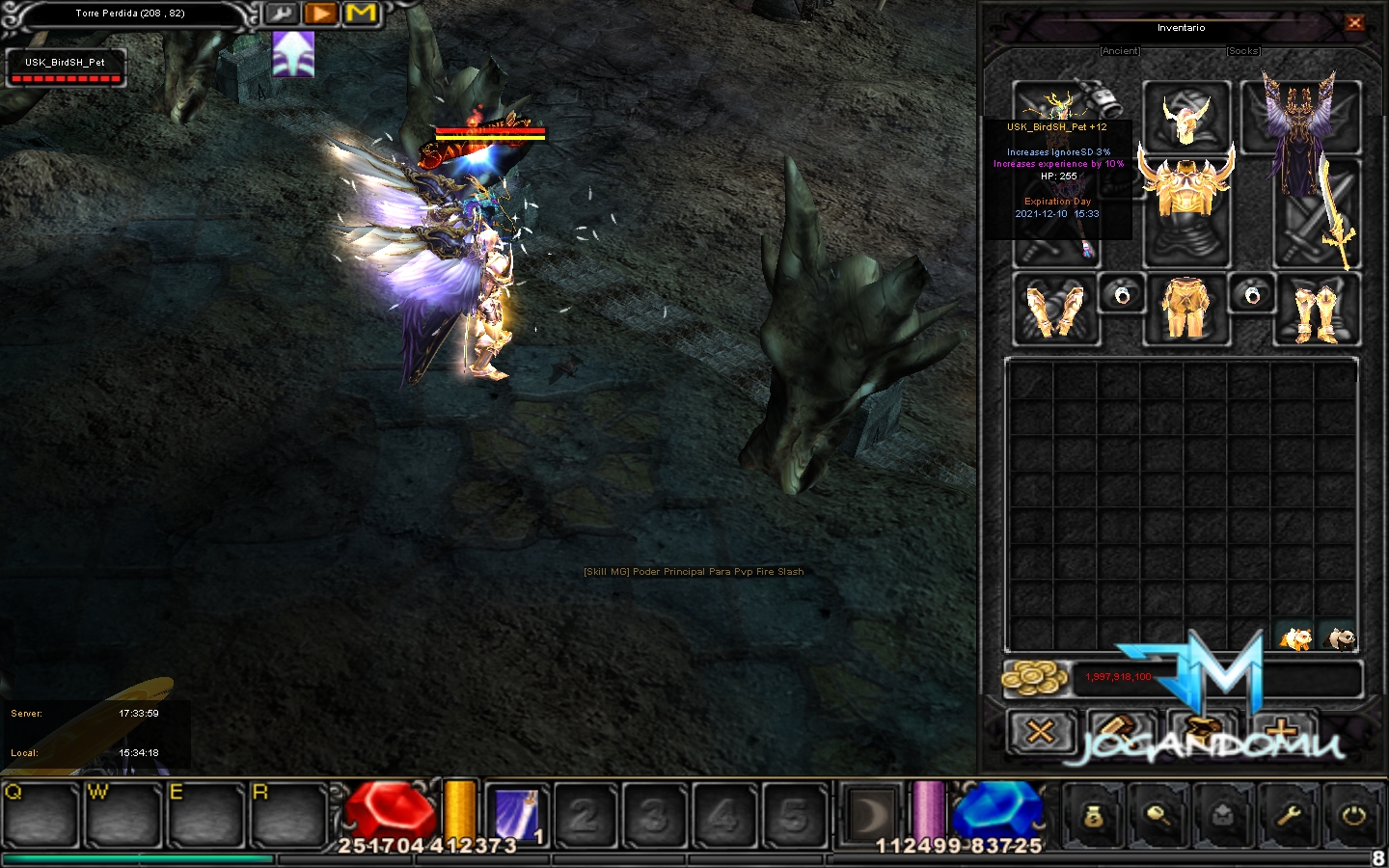This screenshot has height=868, width=1389.
Task: Select the equipped golden boots slot
Action: click(x=1317, y=311)
